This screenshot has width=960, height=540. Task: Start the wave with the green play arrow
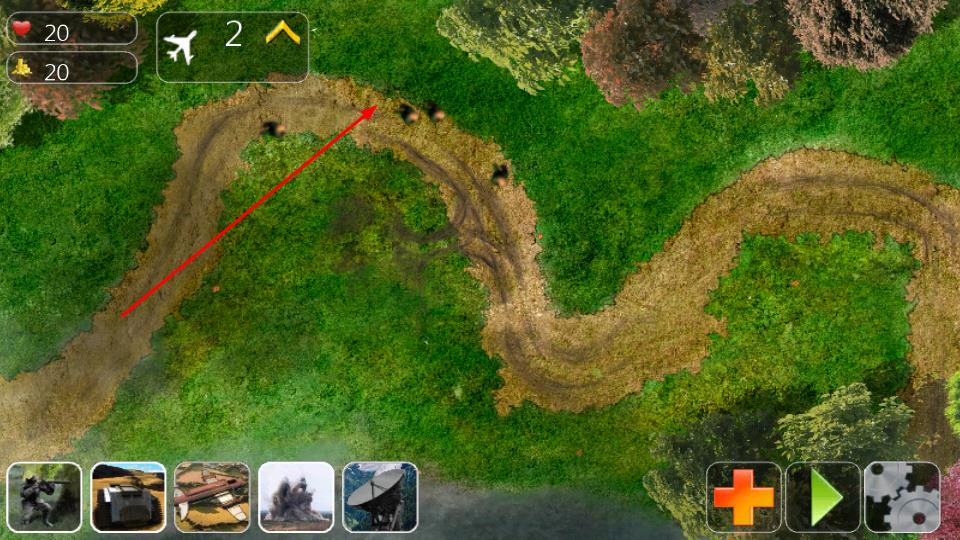click(823, 497)
